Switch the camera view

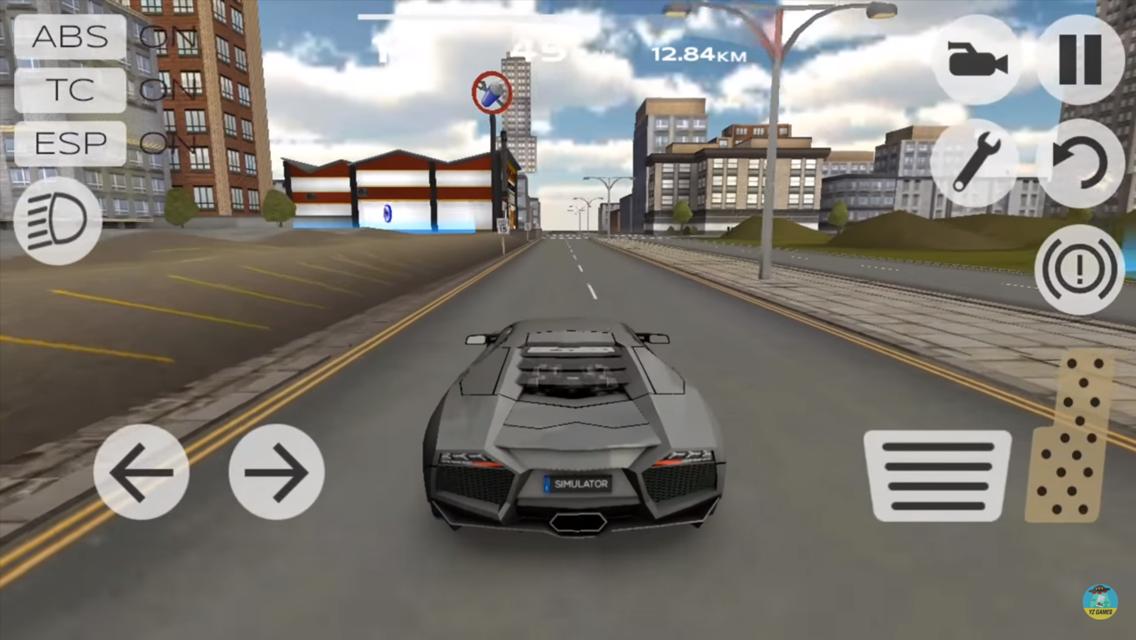[976, 60]
